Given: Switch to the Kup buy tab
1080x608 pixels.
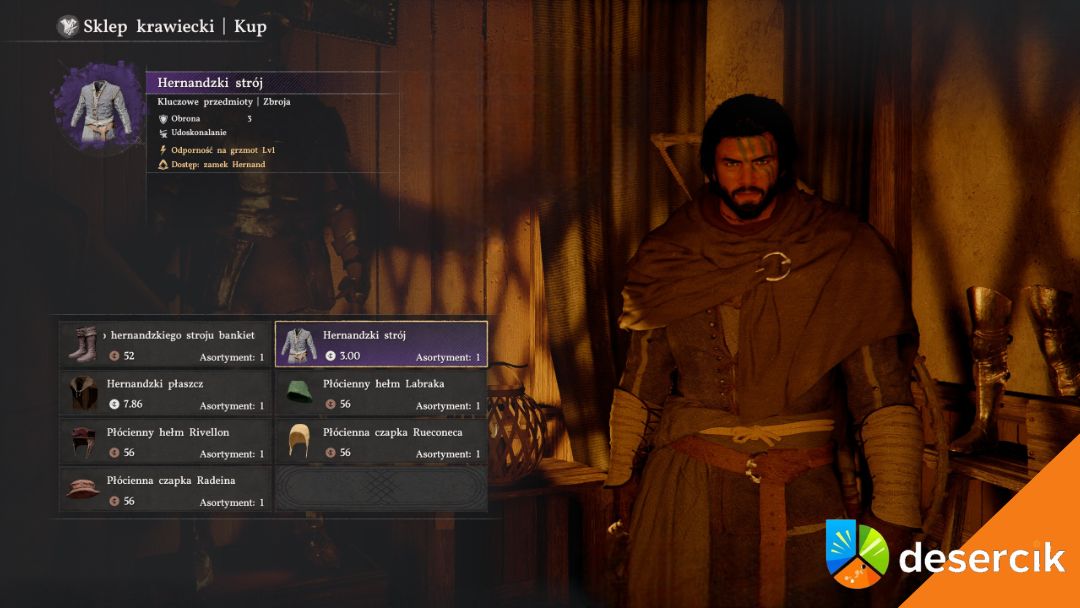Looking at the screenshot, I should point(250,27).
